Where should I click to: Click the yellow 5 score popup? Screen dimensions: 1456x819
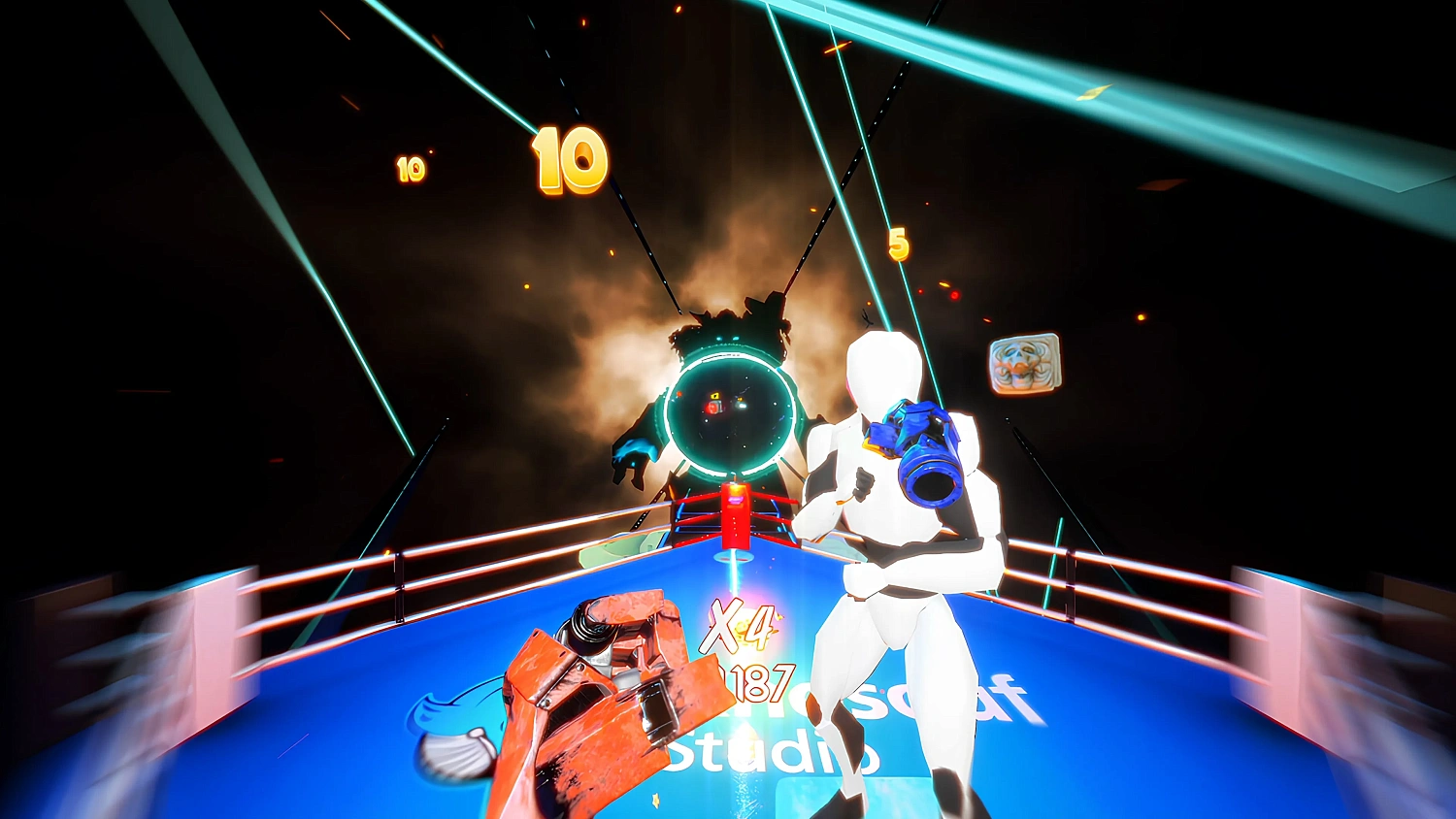point(898,243)
